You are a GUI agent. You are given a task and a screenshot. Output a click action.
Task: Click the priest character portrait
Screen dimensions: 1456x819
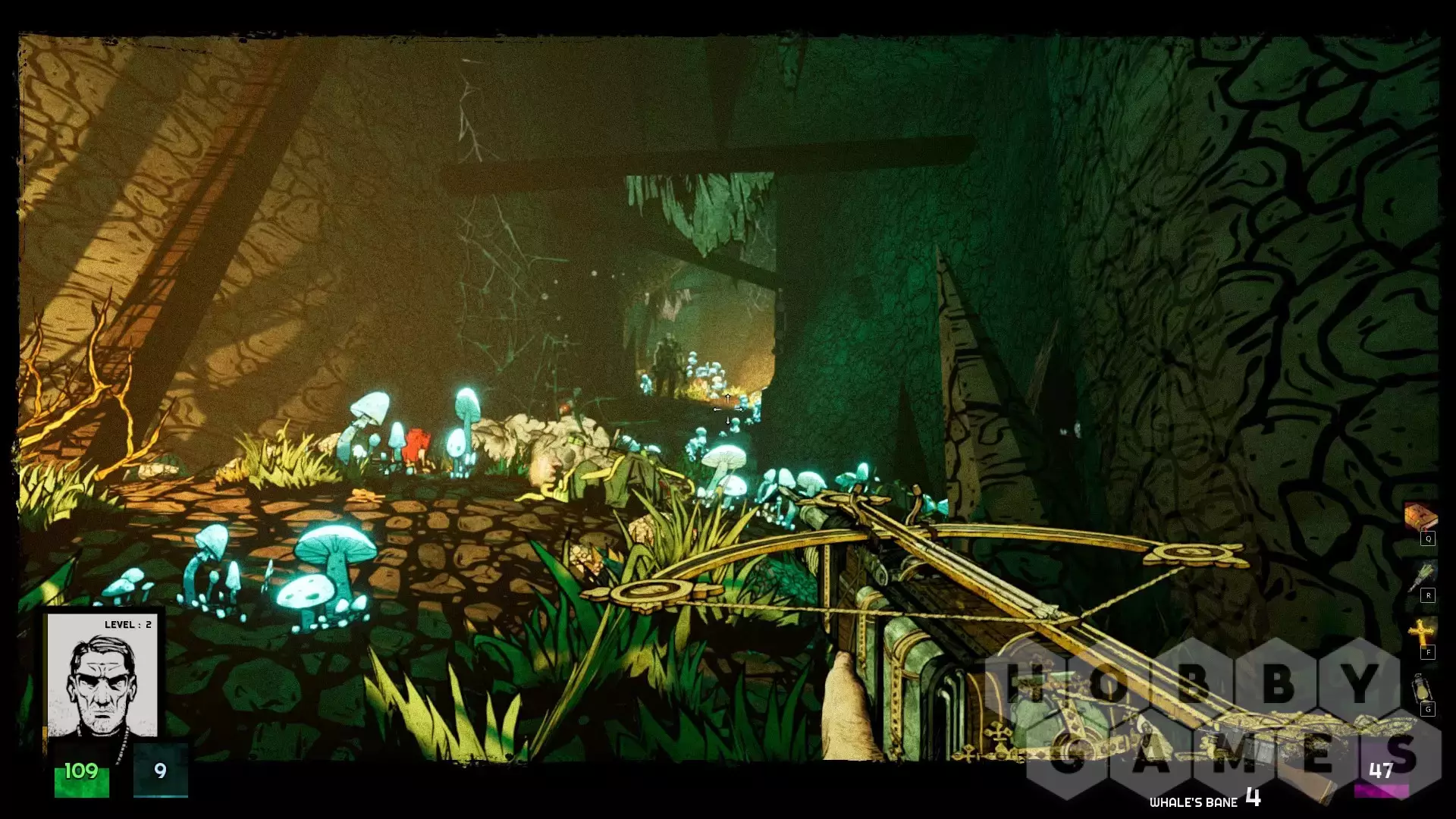[x=102, y=677]
